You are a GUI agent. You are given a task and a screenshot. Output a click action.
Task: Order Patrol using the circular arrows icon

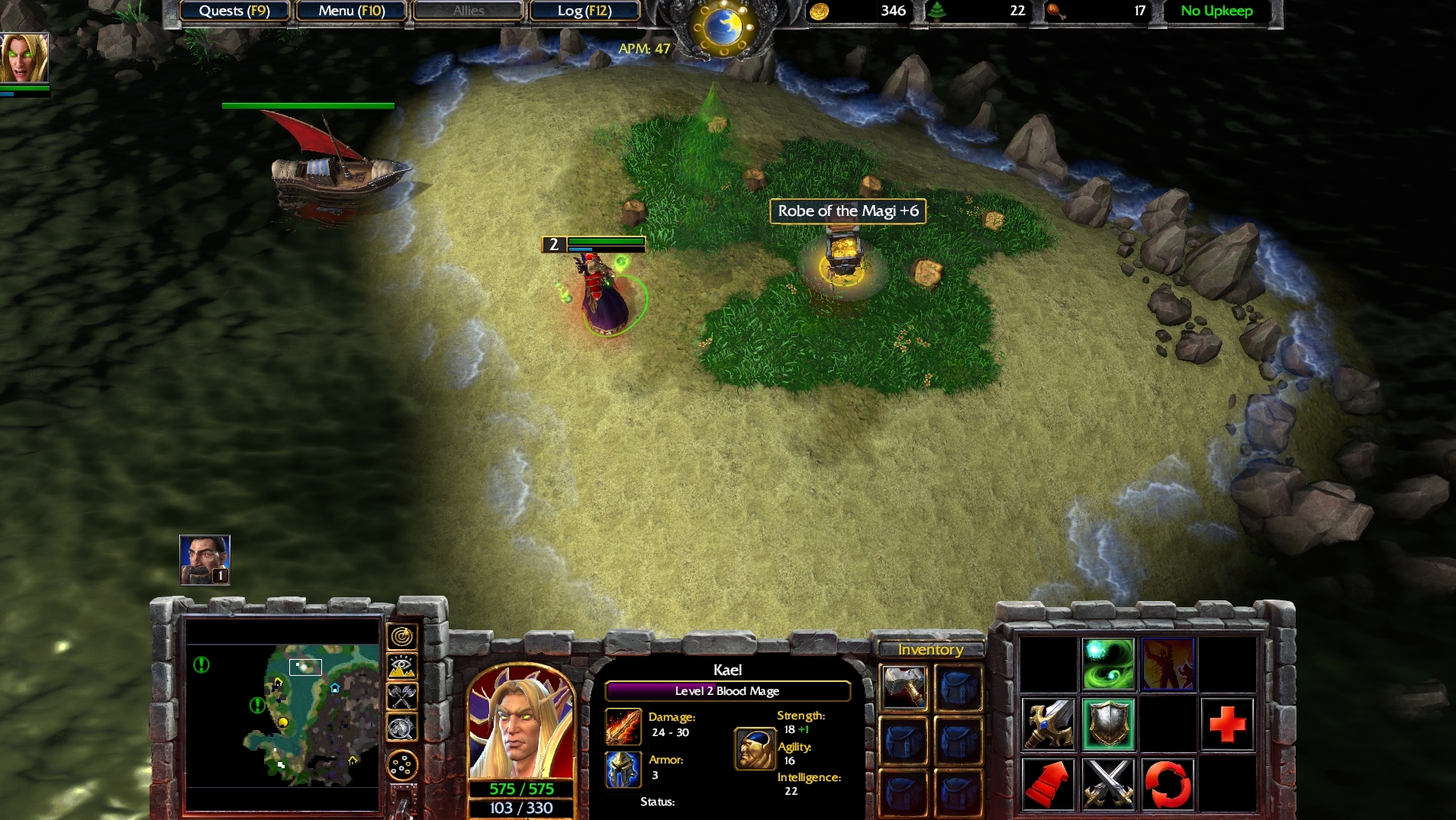click(x=1169, y=783)
